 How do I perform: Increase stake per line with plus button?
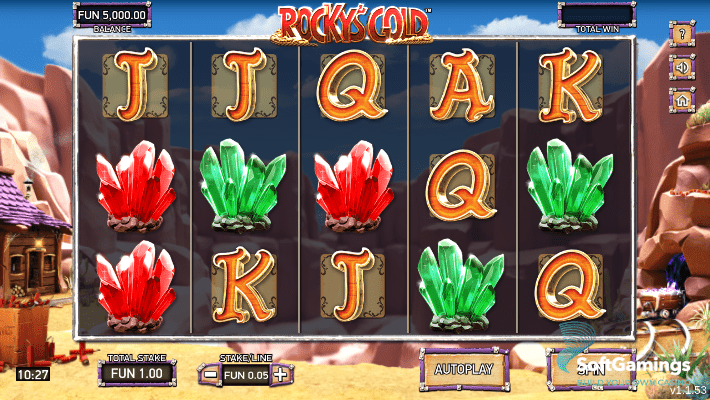(281, 375)
